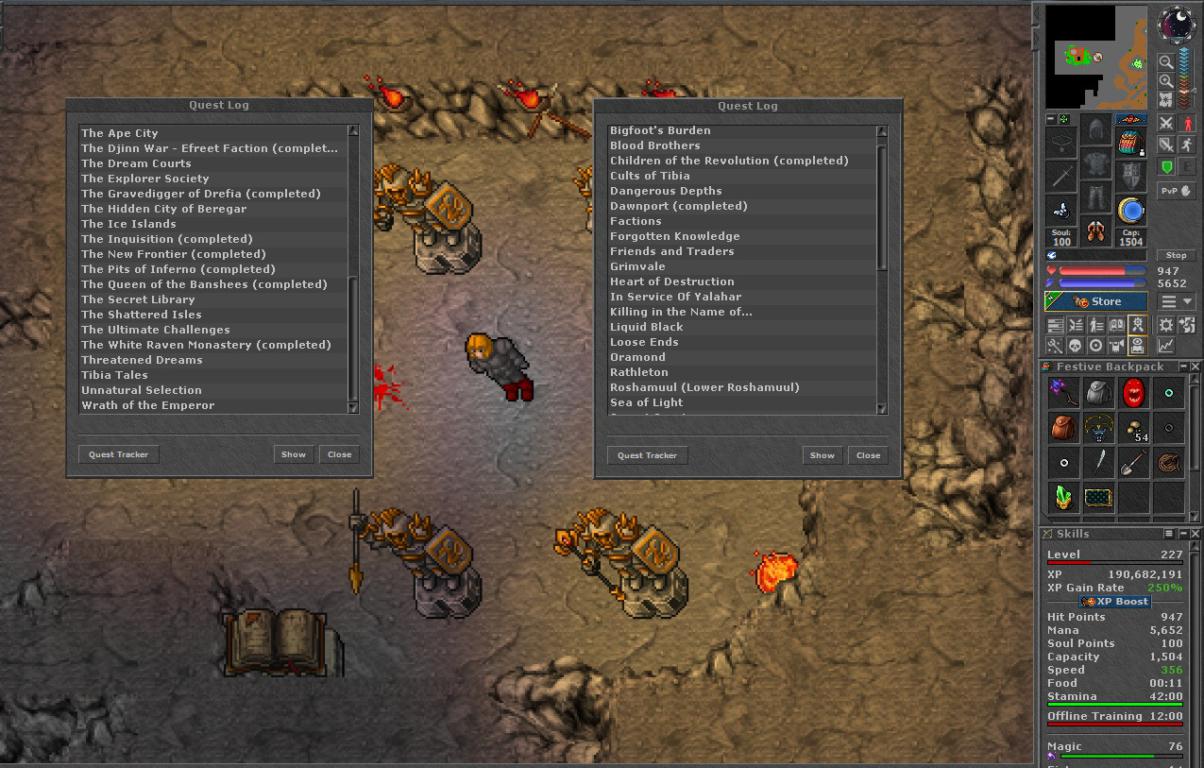Choose the rope item in the backpack

[x=1167, y=462]
